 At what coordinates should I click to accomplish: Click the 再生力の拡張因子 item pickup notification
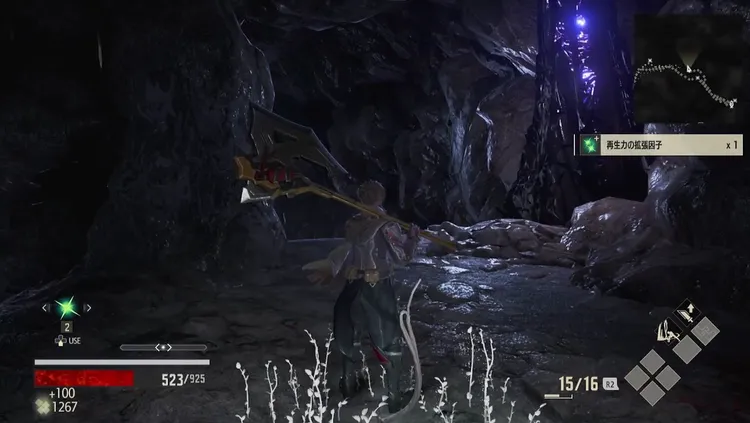(658, 145)
